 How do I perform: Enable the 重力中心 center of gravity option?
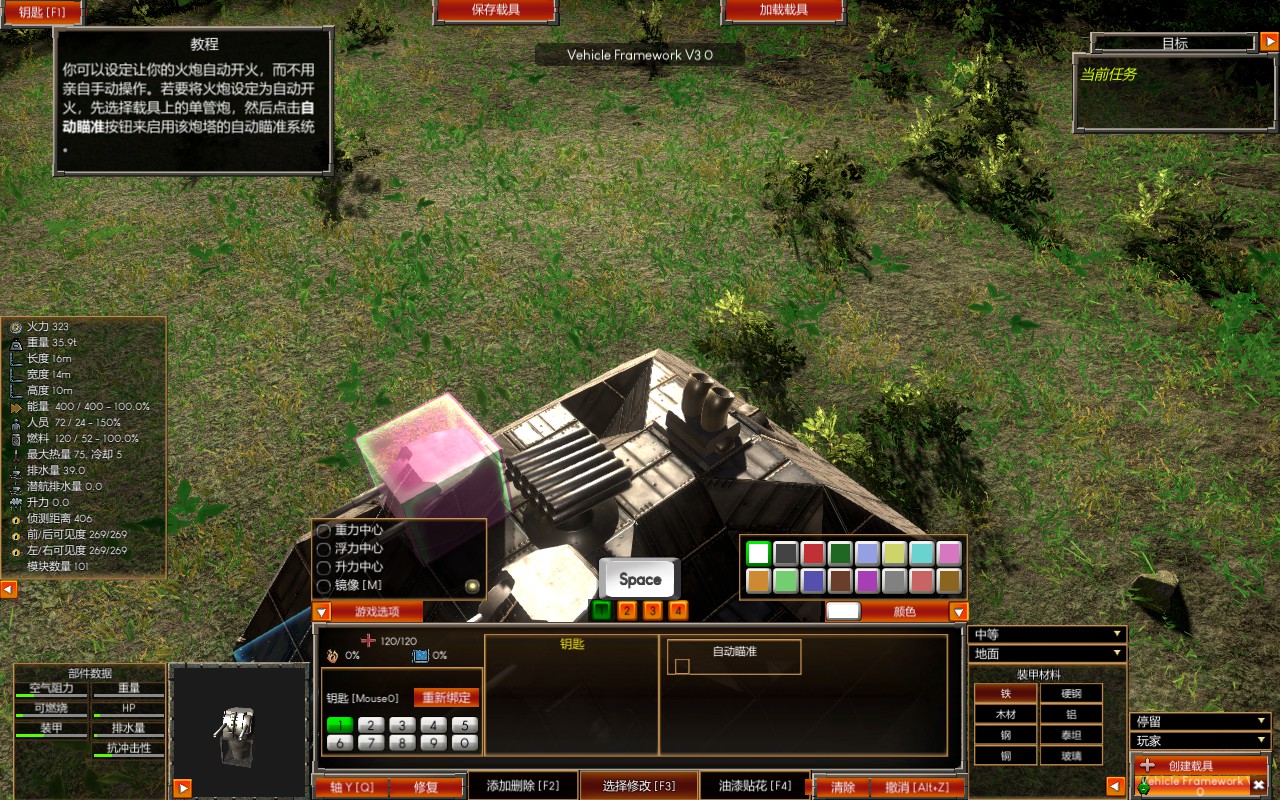coord(324,530)
